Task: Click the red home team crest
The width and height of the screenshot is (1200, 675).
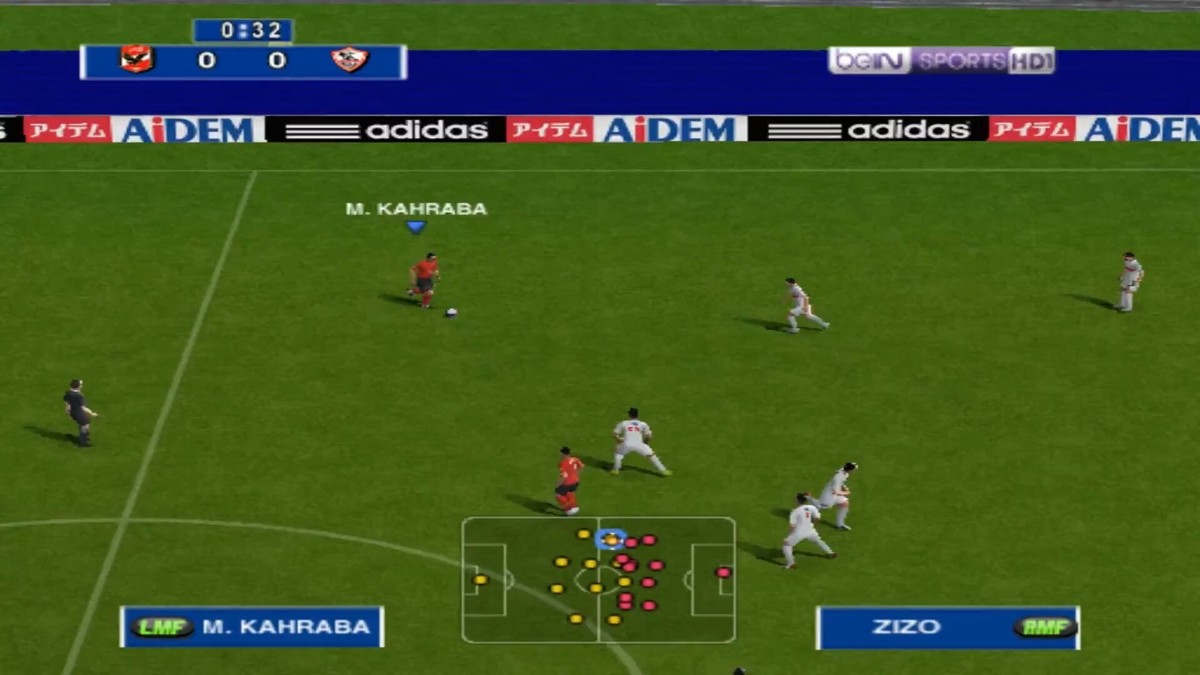Action: point(137,60)
